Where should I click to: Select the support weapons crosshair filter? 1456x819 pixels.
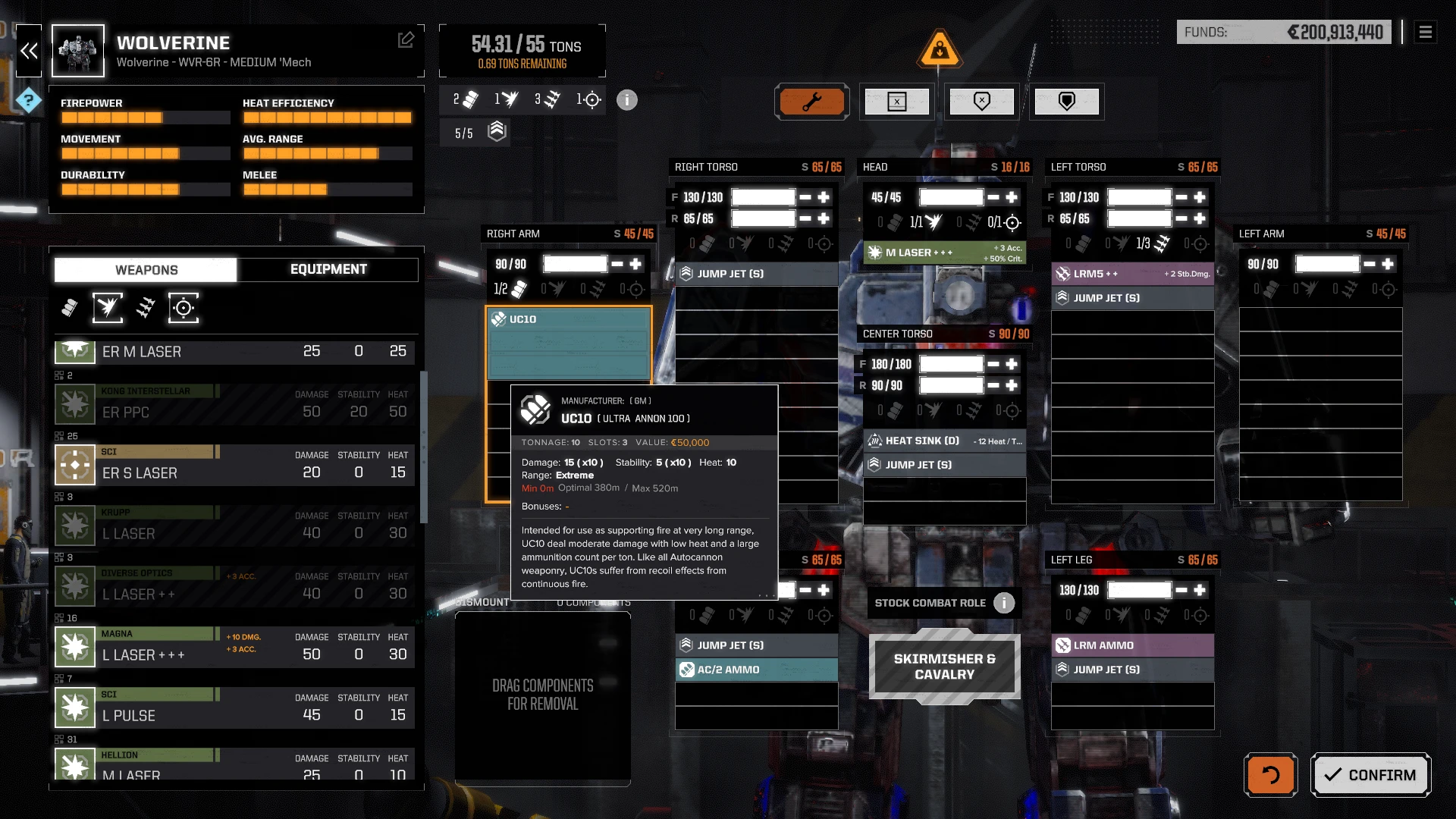[182, 308]
